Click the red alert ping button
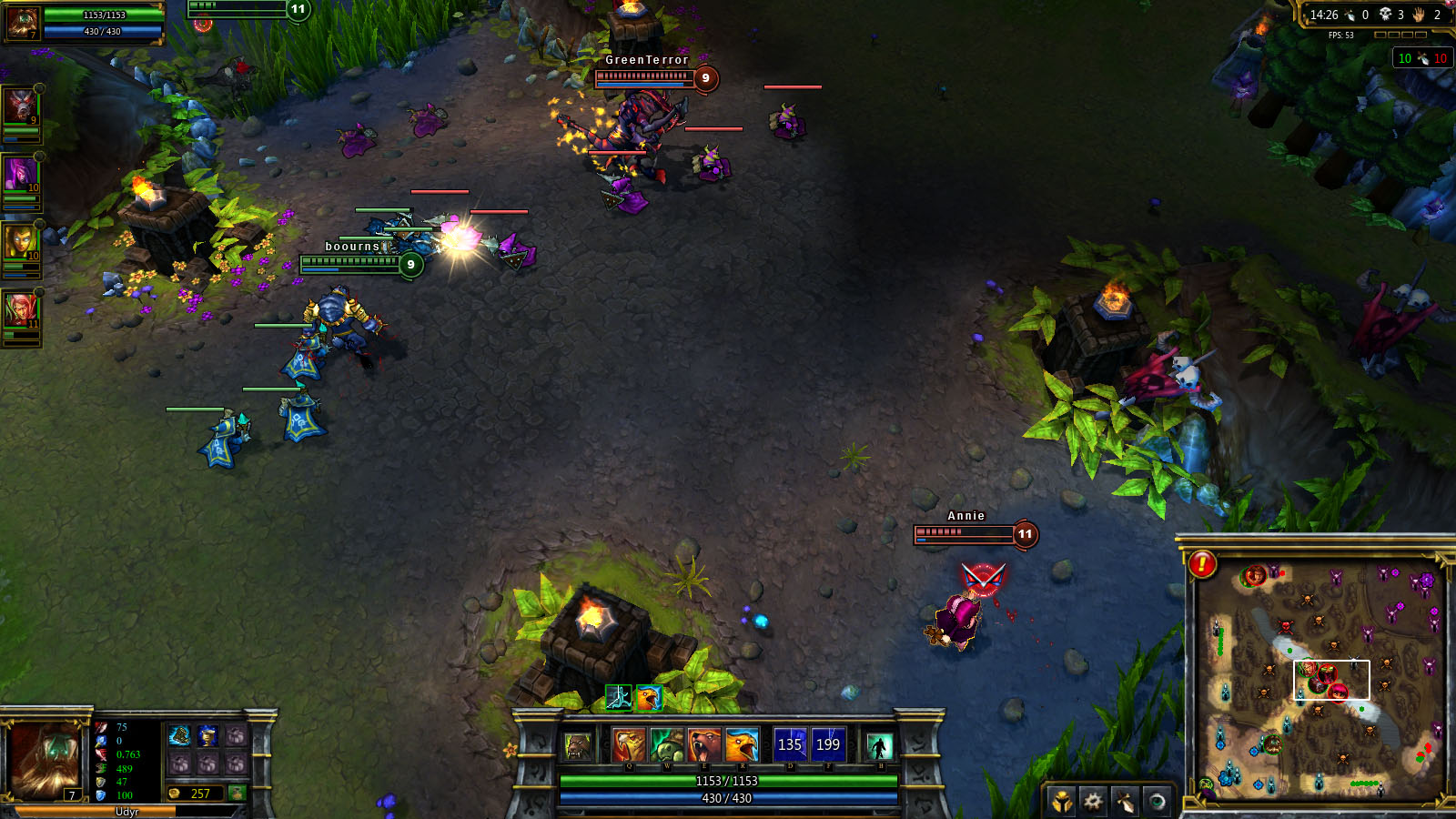Screen dimensions: 1456x819 pos(1202,564)
